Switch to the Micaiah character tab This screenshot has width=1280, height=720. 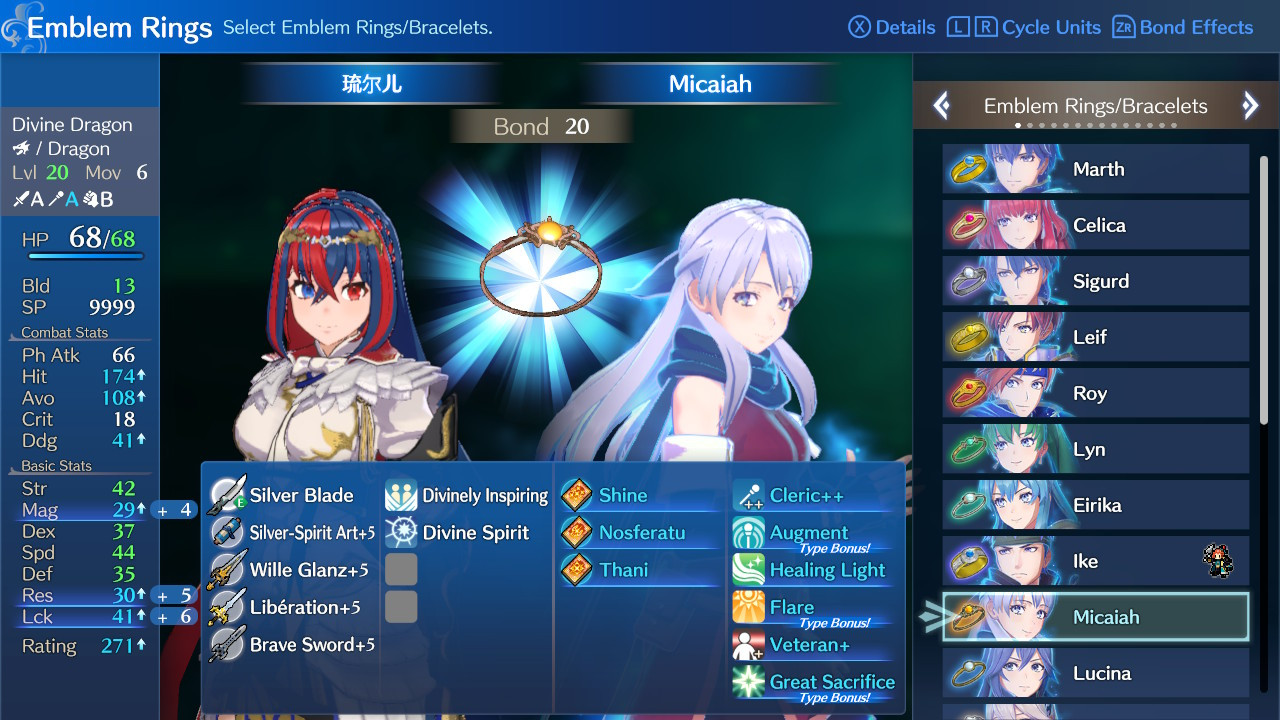(x=709, y=84)
